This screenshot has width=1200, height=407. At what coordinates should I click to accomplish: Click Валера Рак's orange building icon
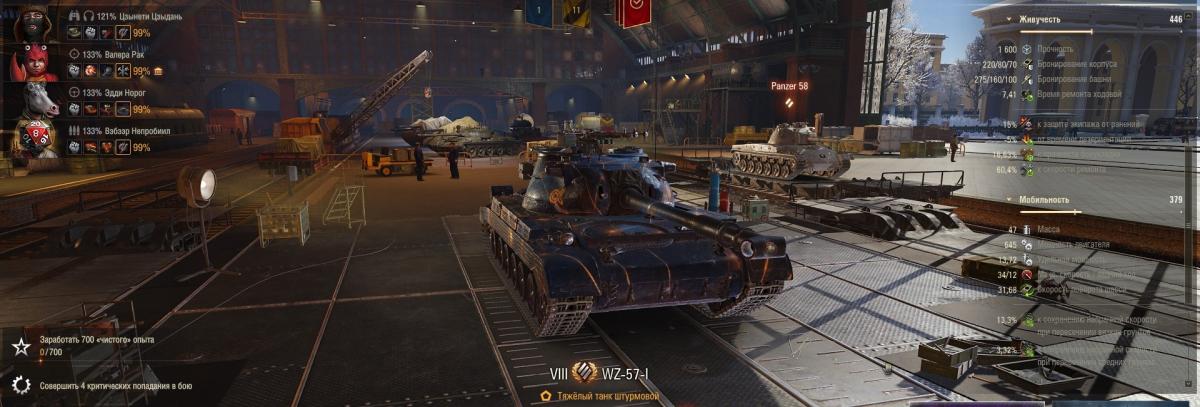pos(158,71)
